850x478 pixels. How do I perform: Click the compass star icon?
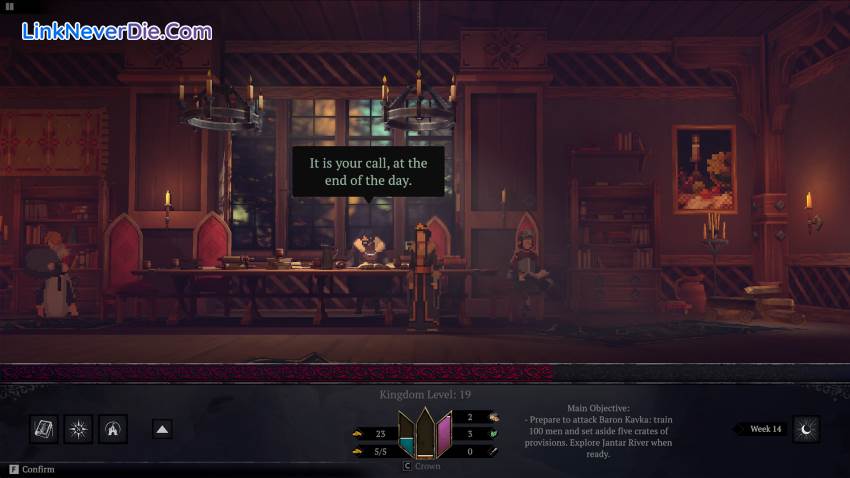[x=79, y=429]
